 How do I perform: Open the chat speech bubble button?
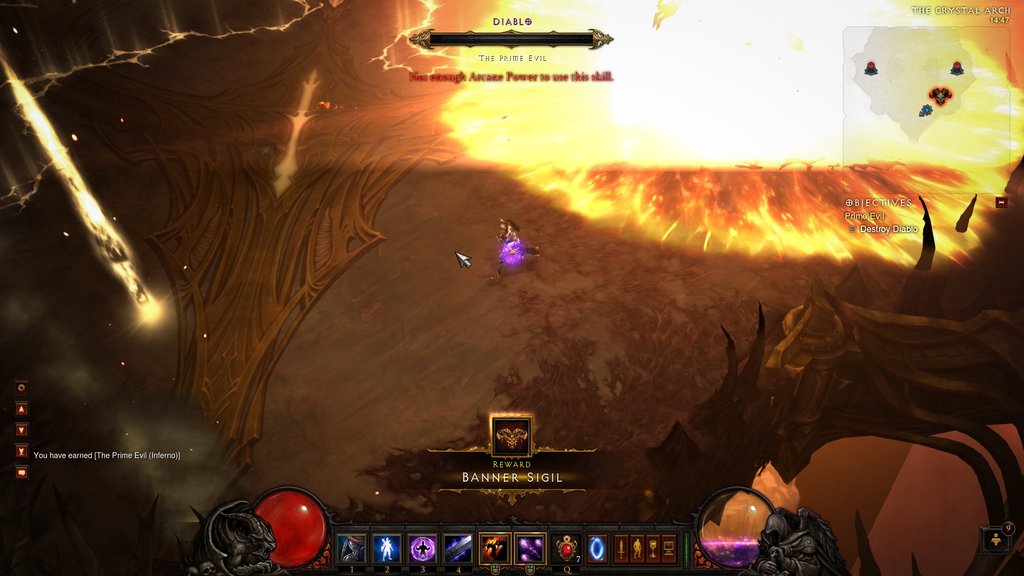[21, 472]
